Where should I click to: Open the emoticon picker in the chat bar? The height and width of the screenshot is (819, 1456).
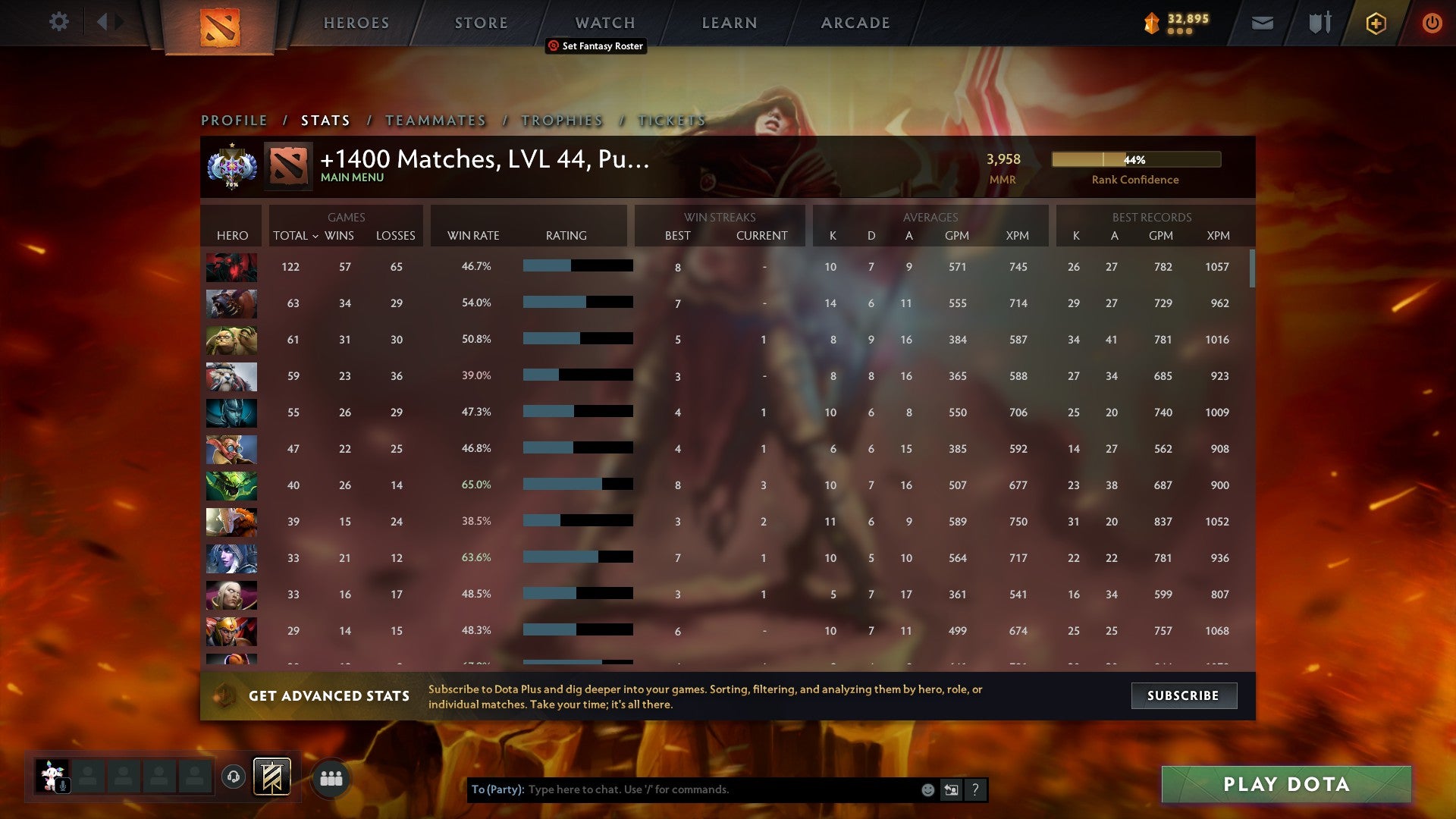pyautogui.click(x=927, y=789)
